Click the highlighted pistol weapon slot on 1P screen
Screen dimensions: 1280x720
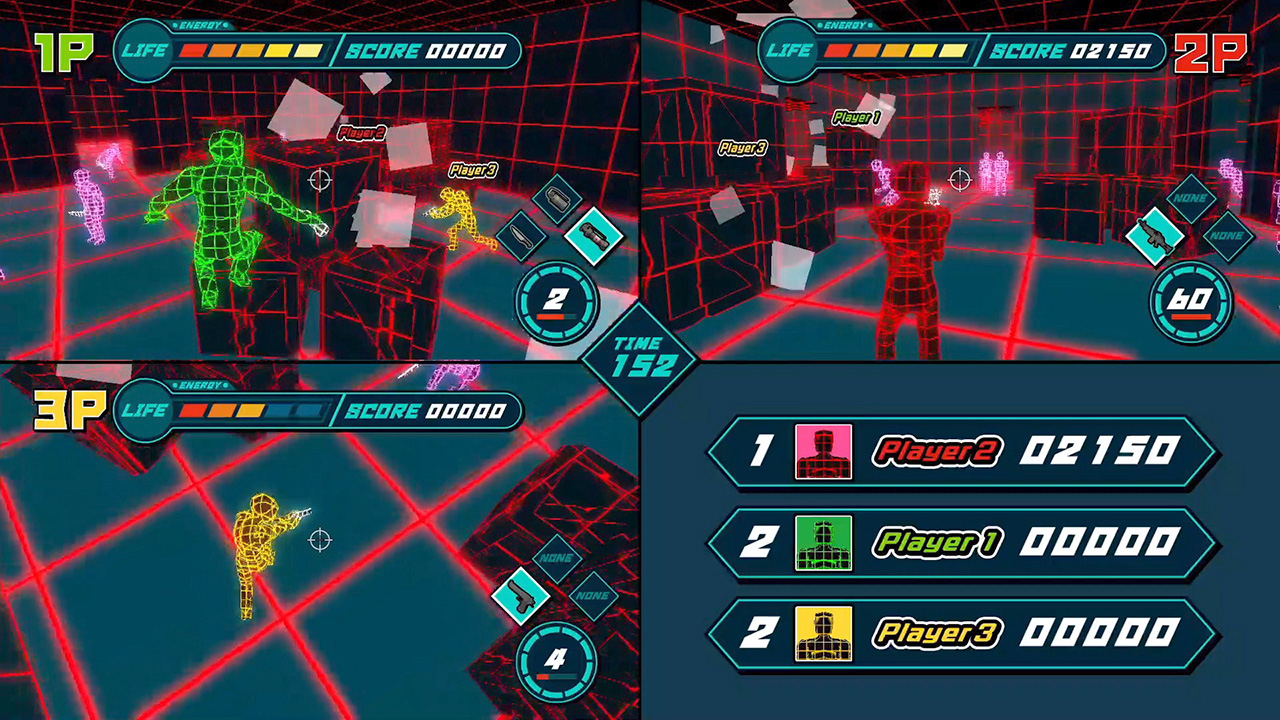[x=596, y=237]
